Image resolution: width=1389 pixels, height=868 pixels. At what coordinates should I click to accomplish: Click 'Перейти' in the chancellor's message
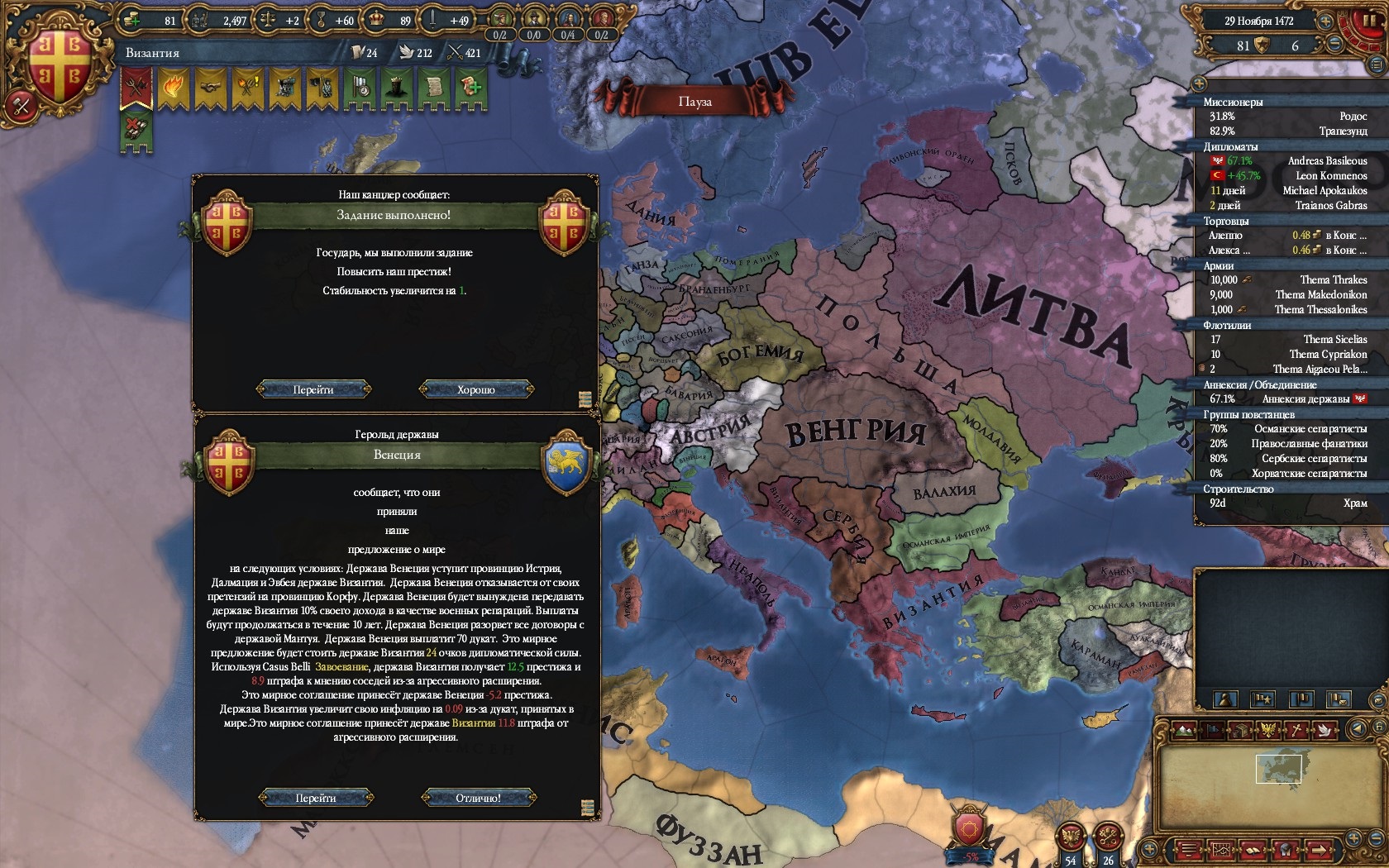click(313, 389)
